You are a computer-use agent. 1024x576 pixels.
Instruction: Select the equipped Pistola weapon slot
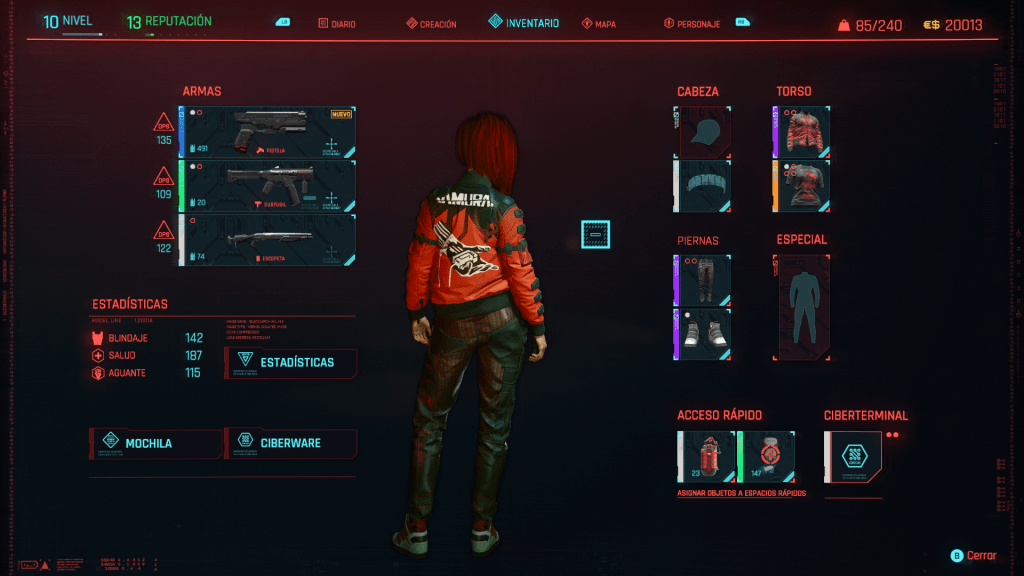point(268,133)
